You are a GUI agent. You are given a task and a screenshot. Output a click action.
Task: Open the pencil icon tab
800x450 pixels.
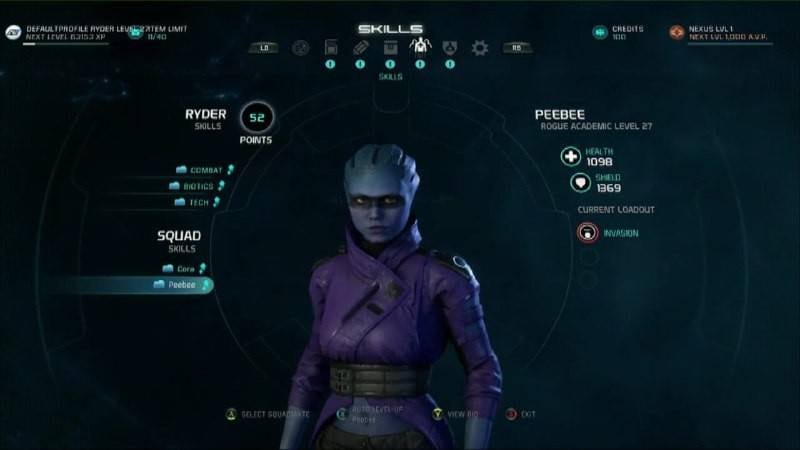(x=360, y=47)
